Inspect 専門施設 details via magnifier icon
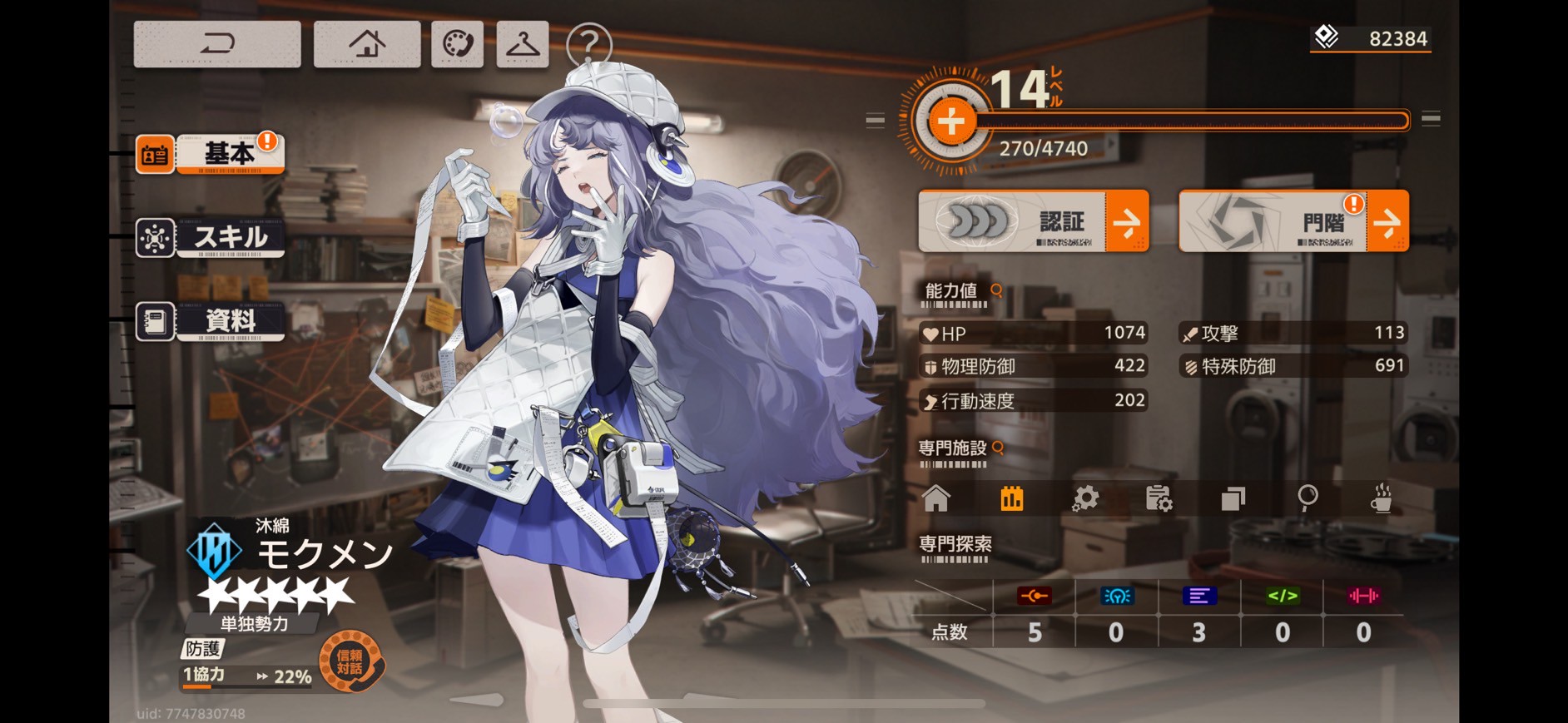Viewport: 1568px width, 723px height. (x=998, y=448)
